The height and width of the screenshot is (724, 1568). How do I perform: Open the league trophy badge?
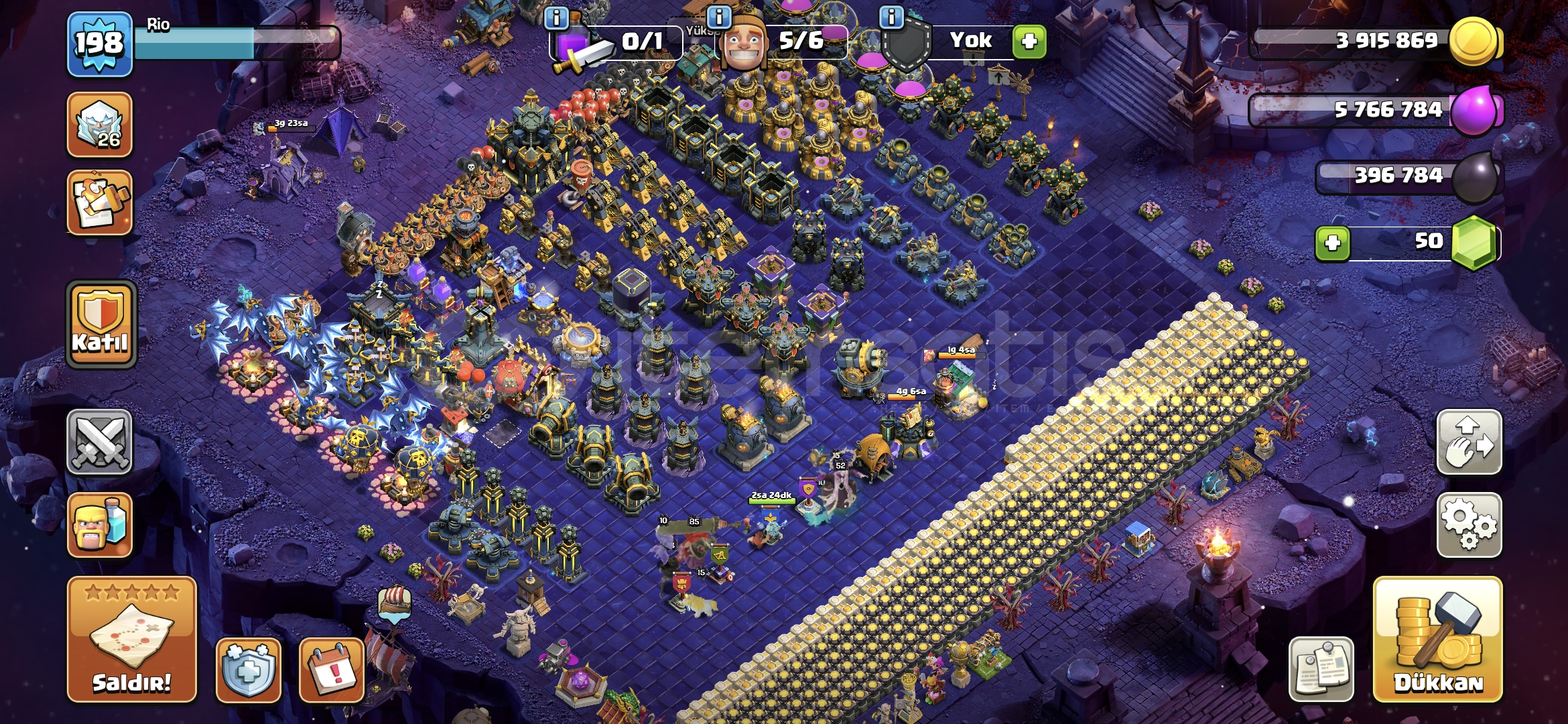coord(100,125)
